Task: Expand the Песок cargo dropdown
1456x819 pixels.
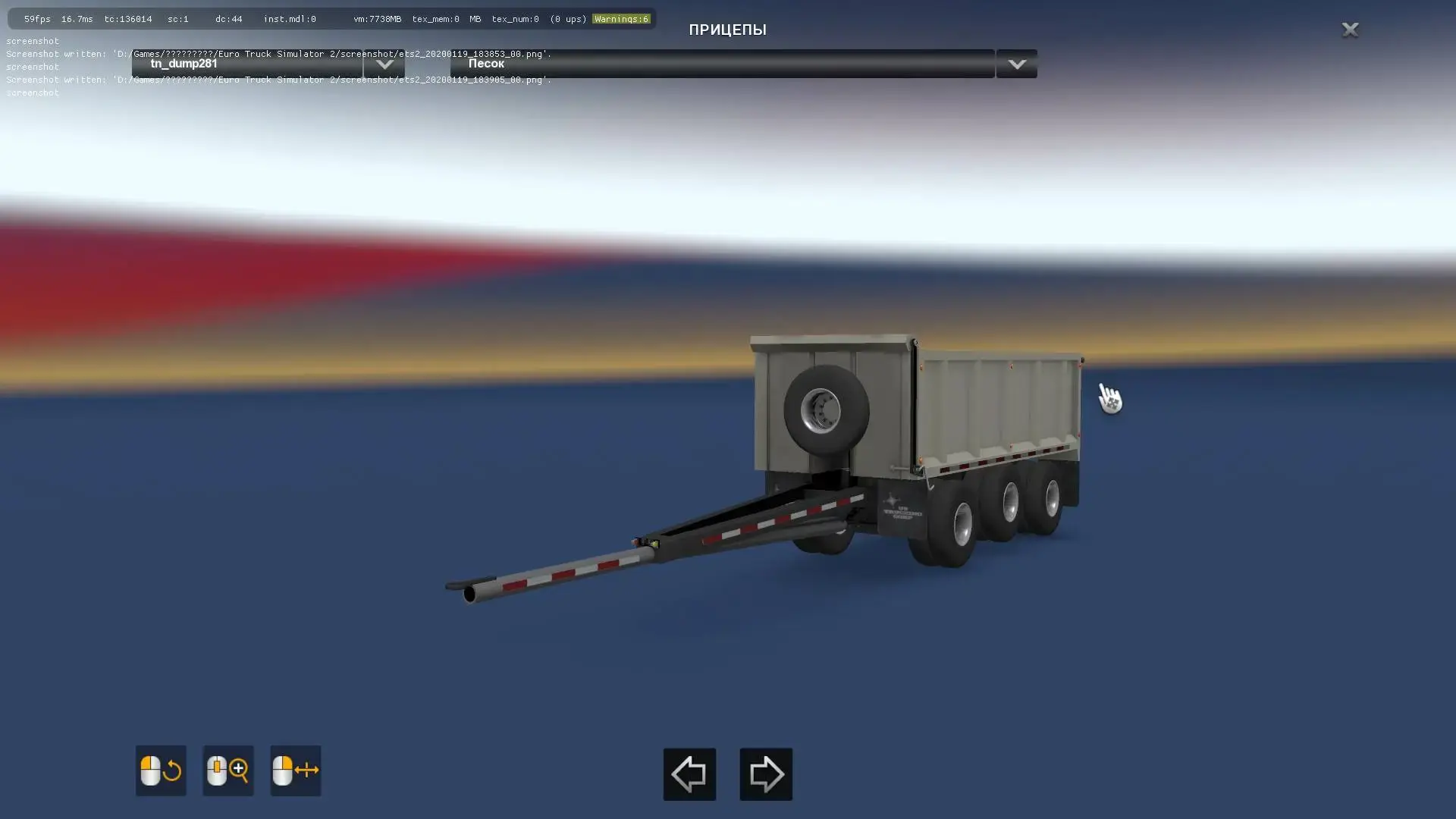Action: 1016,64
